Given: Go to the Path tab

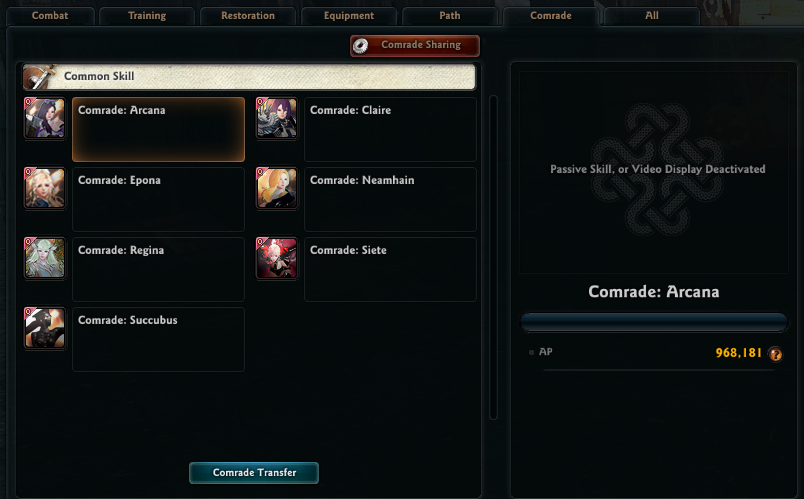Looking at the screenshot, I should pos(450,16).
